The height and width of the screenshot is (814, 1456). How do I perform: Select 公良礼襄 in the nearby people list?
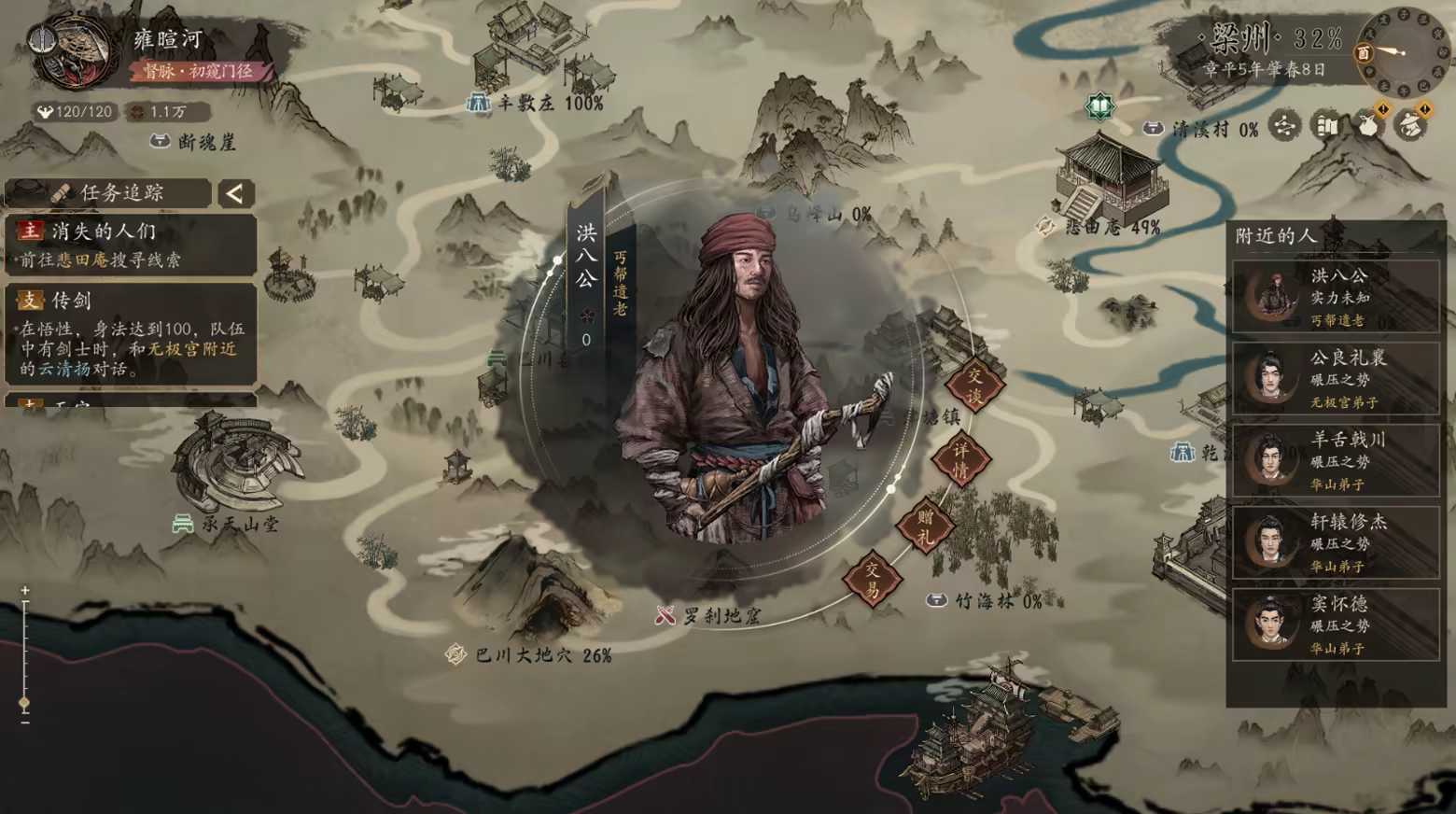point(1337,378)
